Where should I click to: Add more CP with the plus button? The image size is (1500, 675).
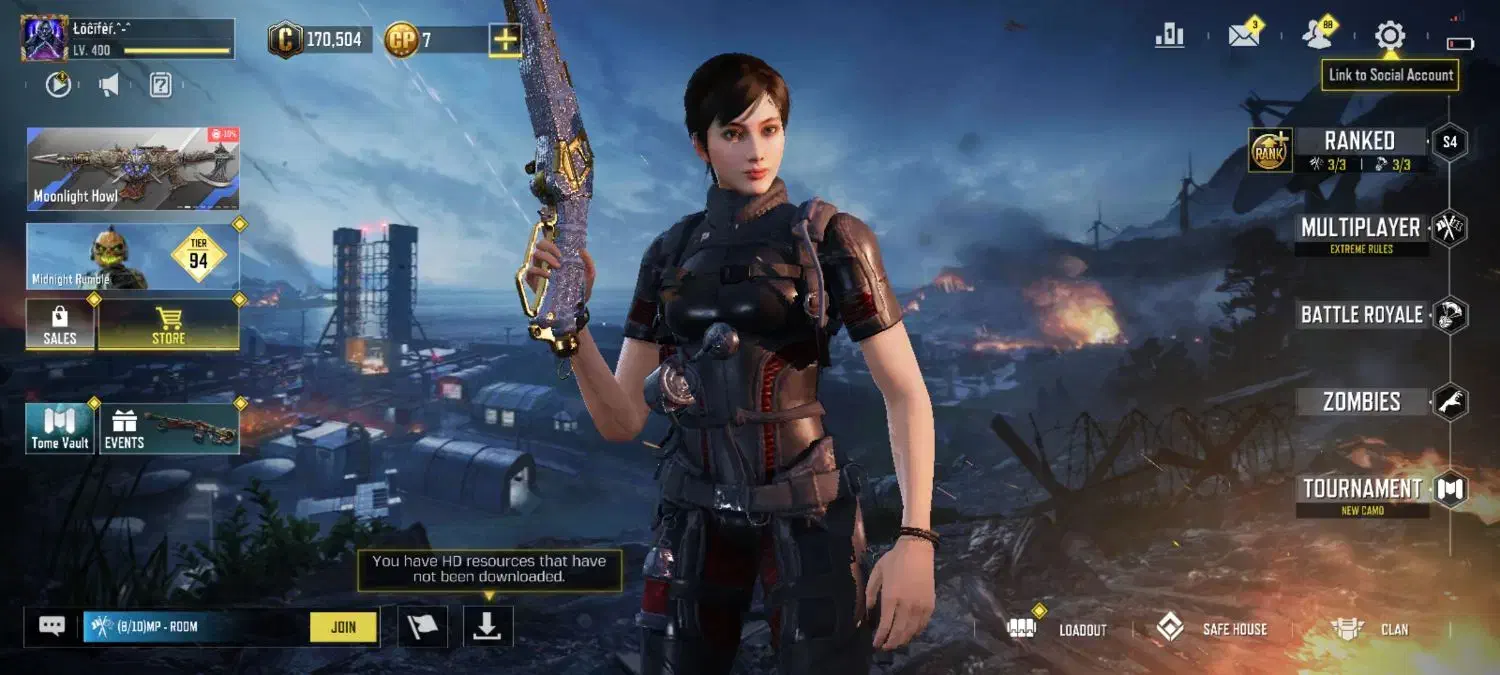tap(504, 40)
